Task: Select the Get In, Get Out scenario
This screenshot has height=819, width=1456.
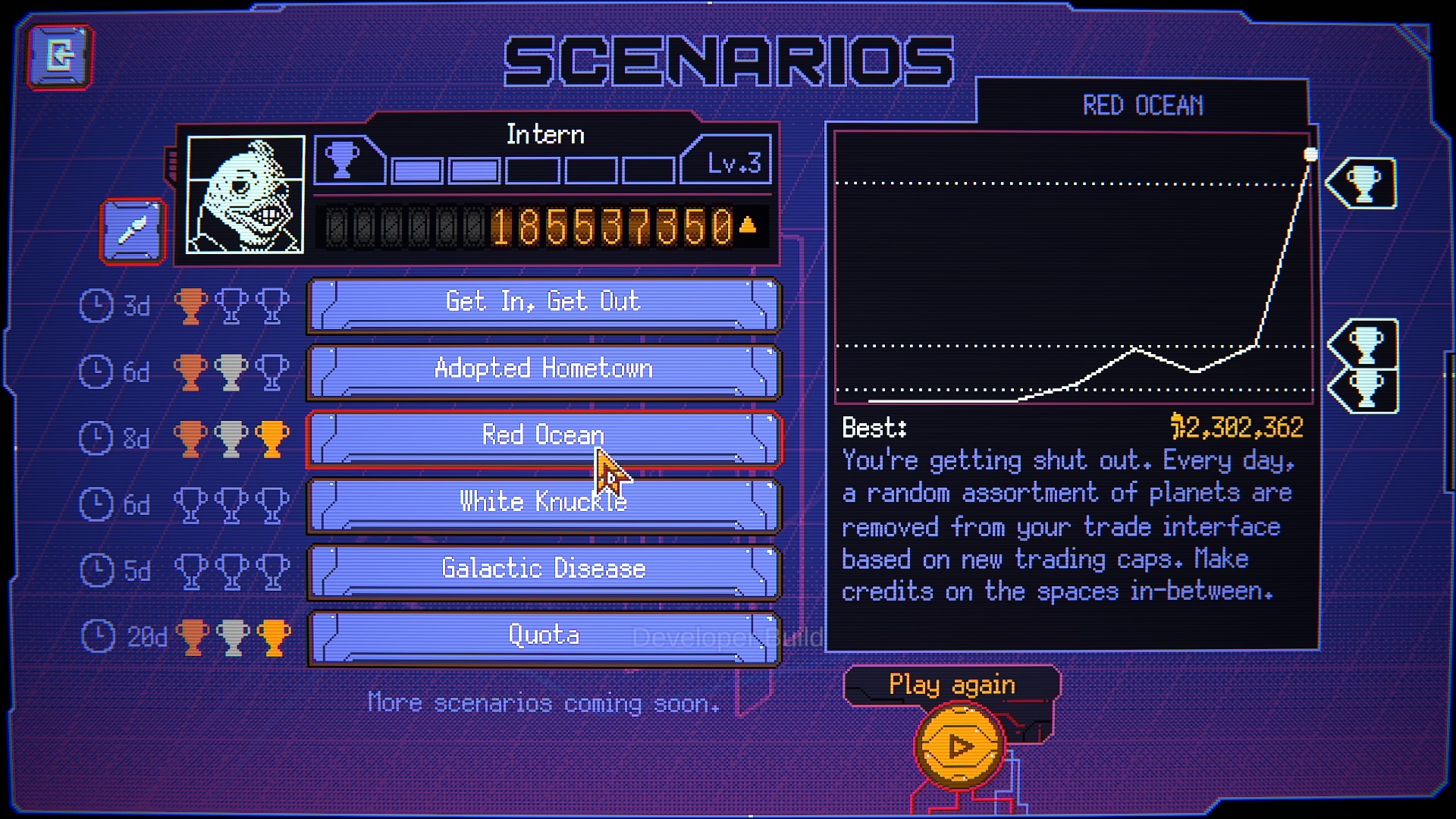Action: click(543, 304)
